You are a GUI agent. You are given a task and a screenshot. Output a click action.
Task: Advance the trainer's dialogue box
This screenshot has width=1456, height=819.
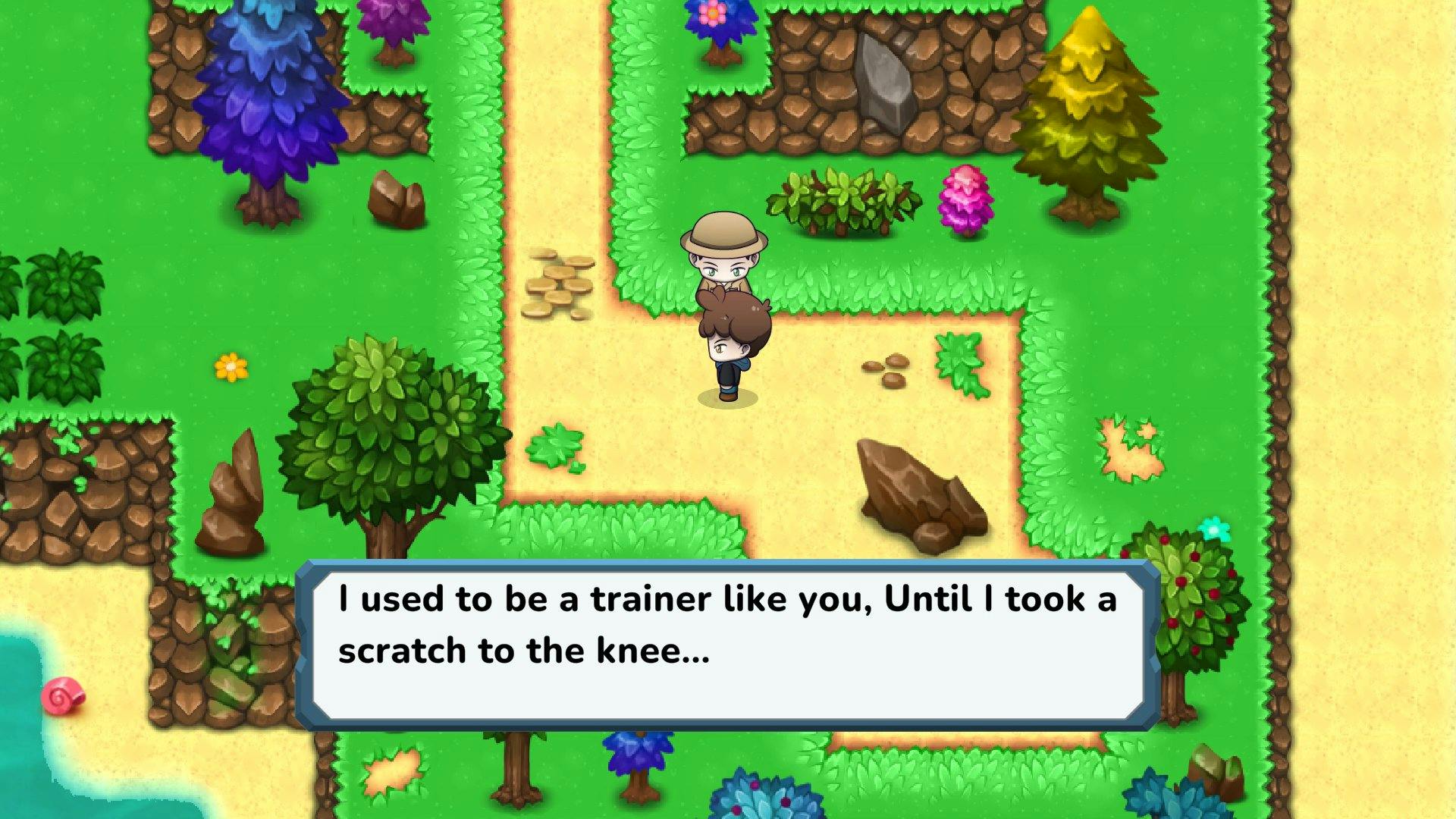(x=728, y=645)
